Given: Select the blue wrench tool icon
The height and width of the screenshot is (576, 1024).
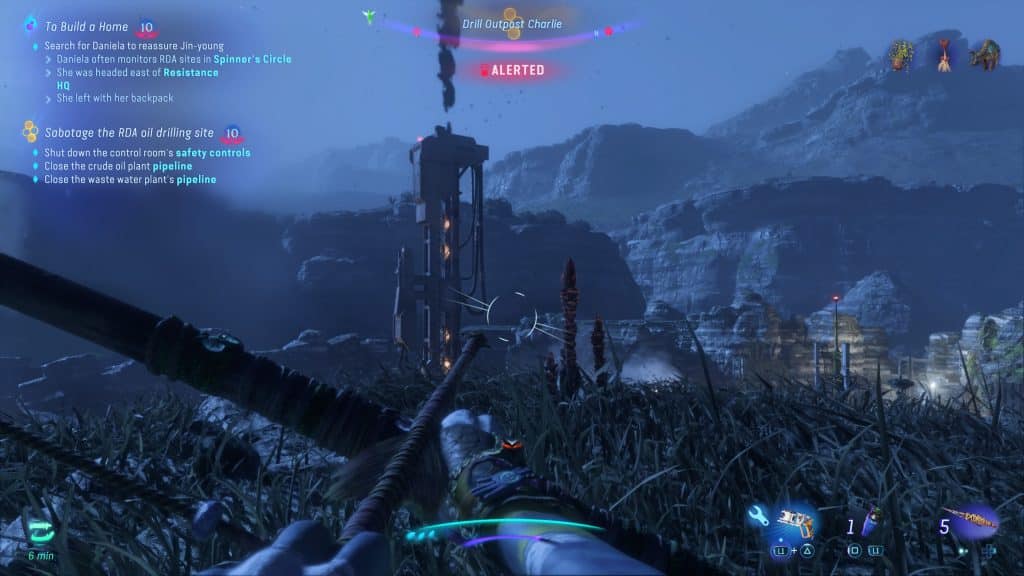Looking at the screenshot, I should (759, 518).
